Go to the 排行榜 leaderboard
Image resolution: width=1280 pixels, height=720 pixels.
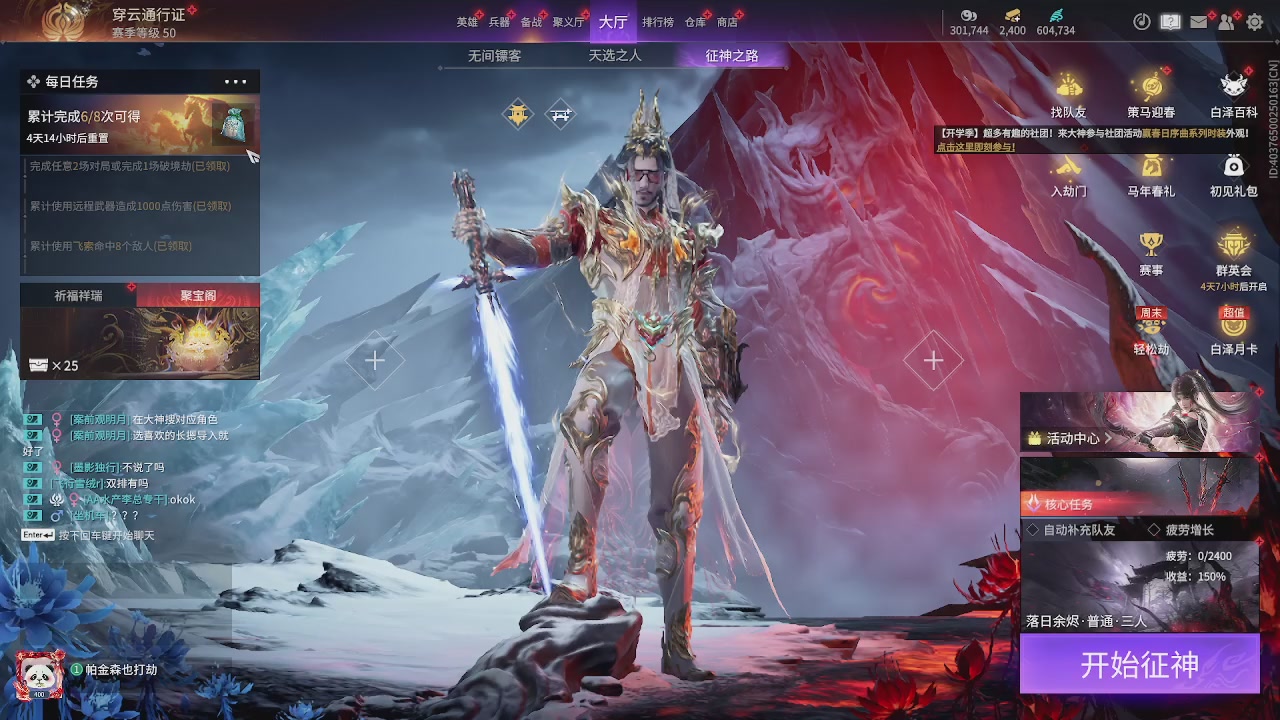[657, 22]
